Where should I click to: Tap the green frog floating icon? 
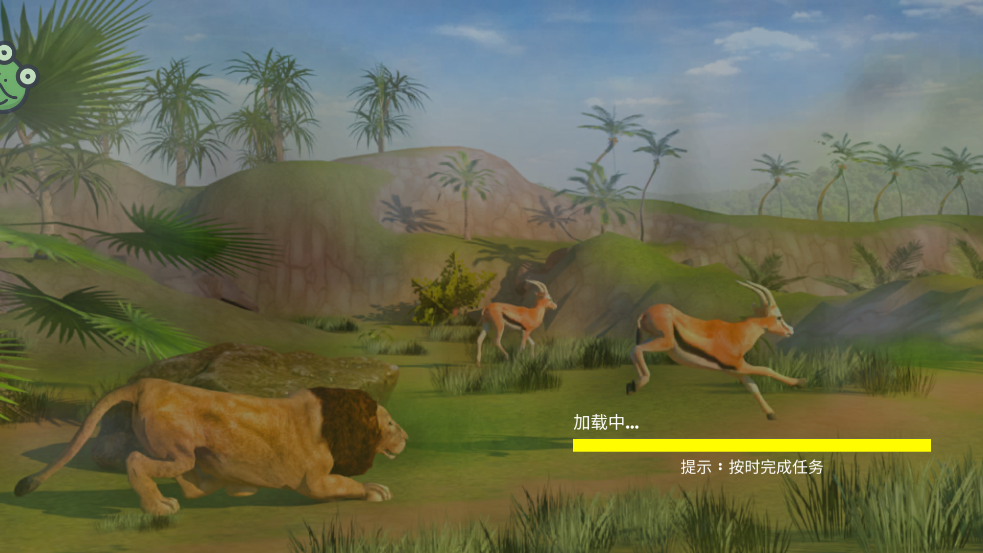[12, 80]
